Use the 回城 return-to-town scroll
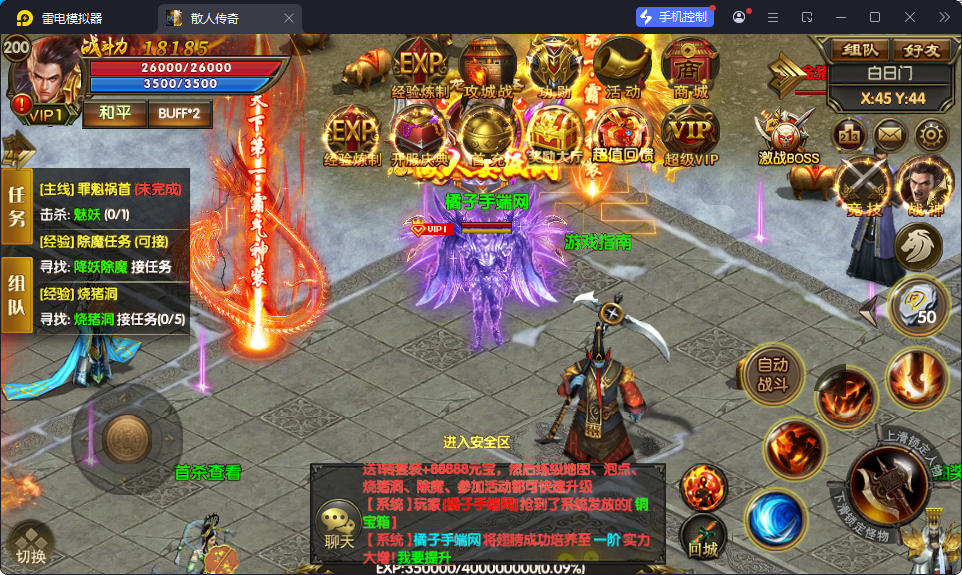 (x=703, y=537)
